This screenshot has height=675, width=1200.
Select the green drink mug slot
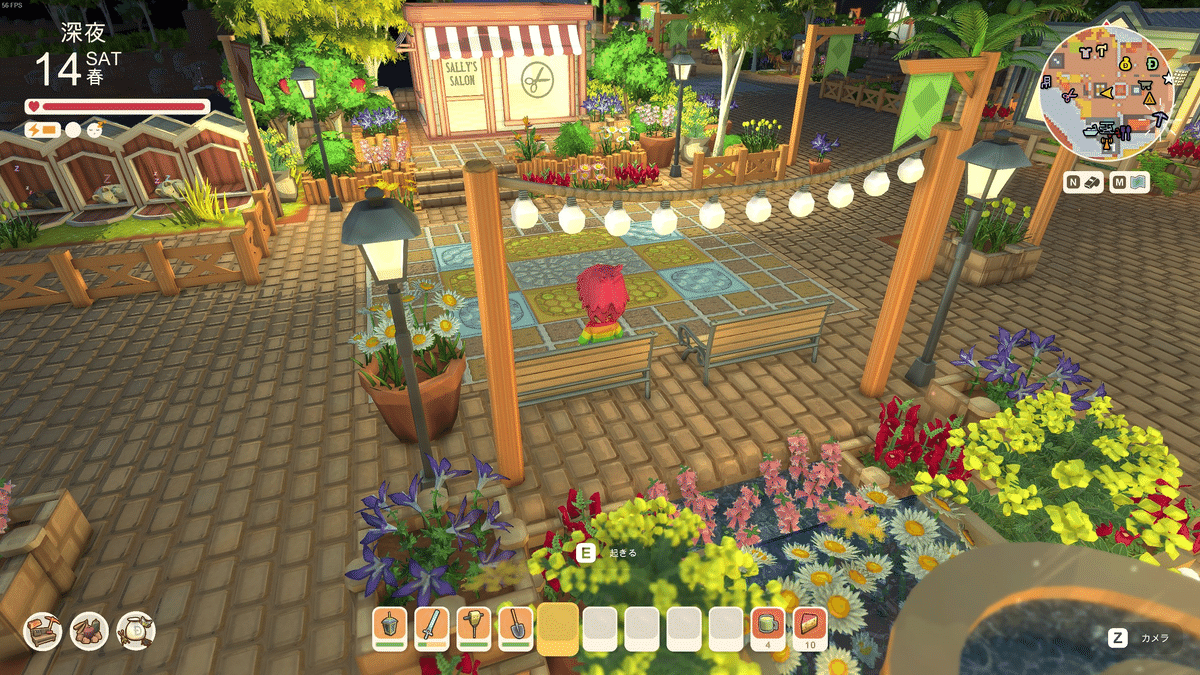point(767,626)
